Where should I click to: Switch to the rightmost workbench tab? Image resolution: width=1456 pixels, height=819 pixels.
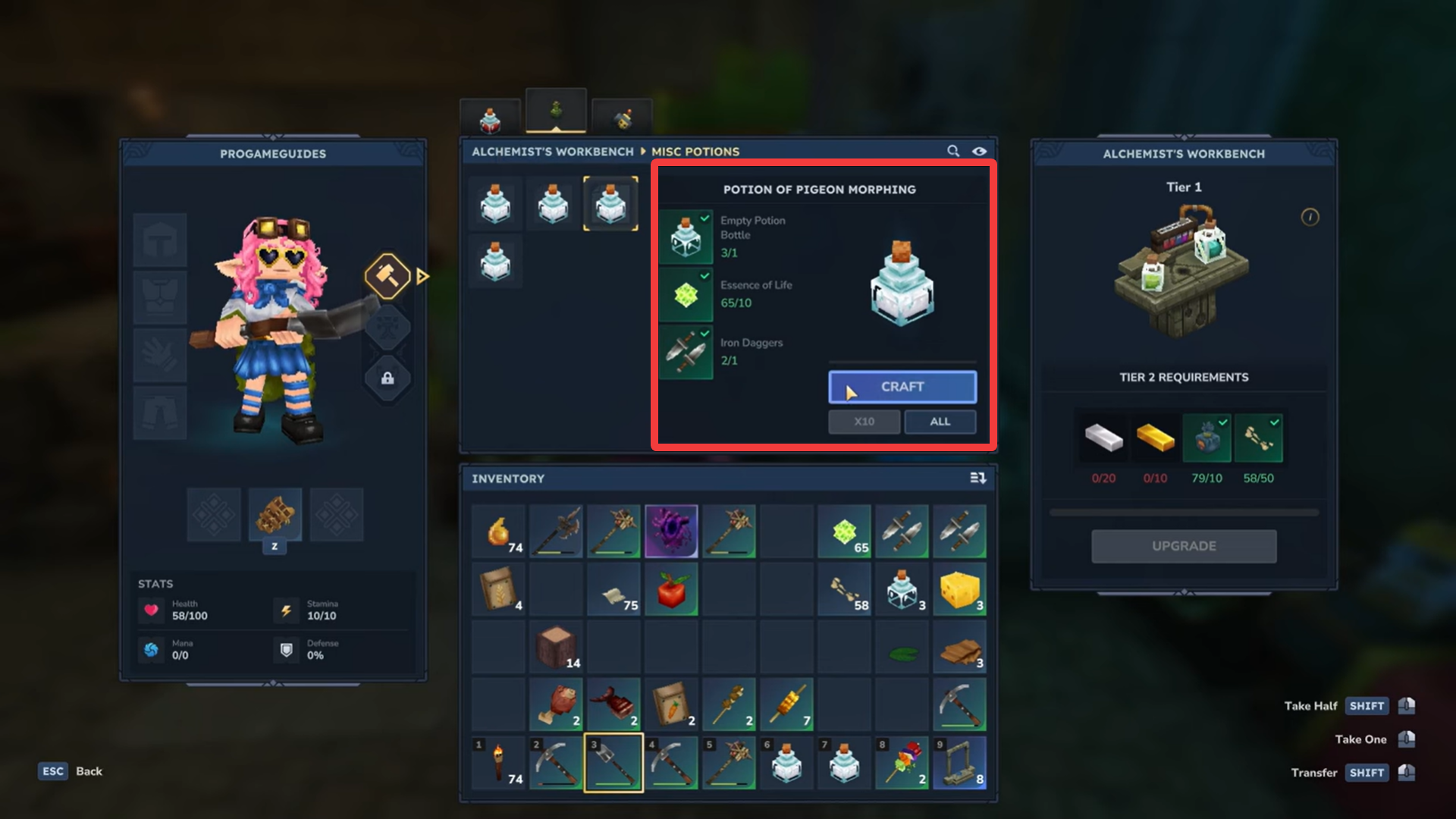click(x=622, y=115)
